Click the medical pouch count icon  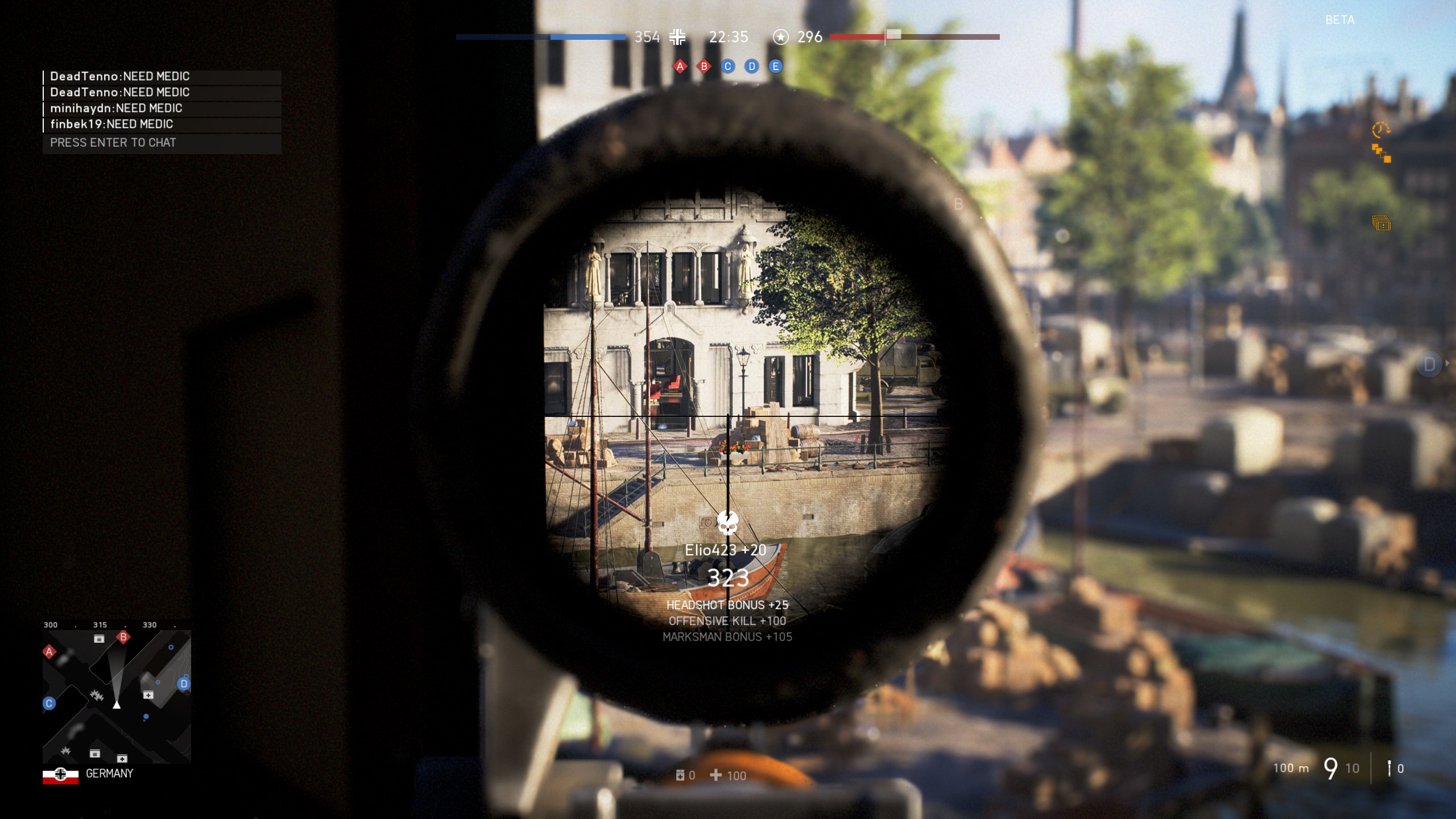680,775
